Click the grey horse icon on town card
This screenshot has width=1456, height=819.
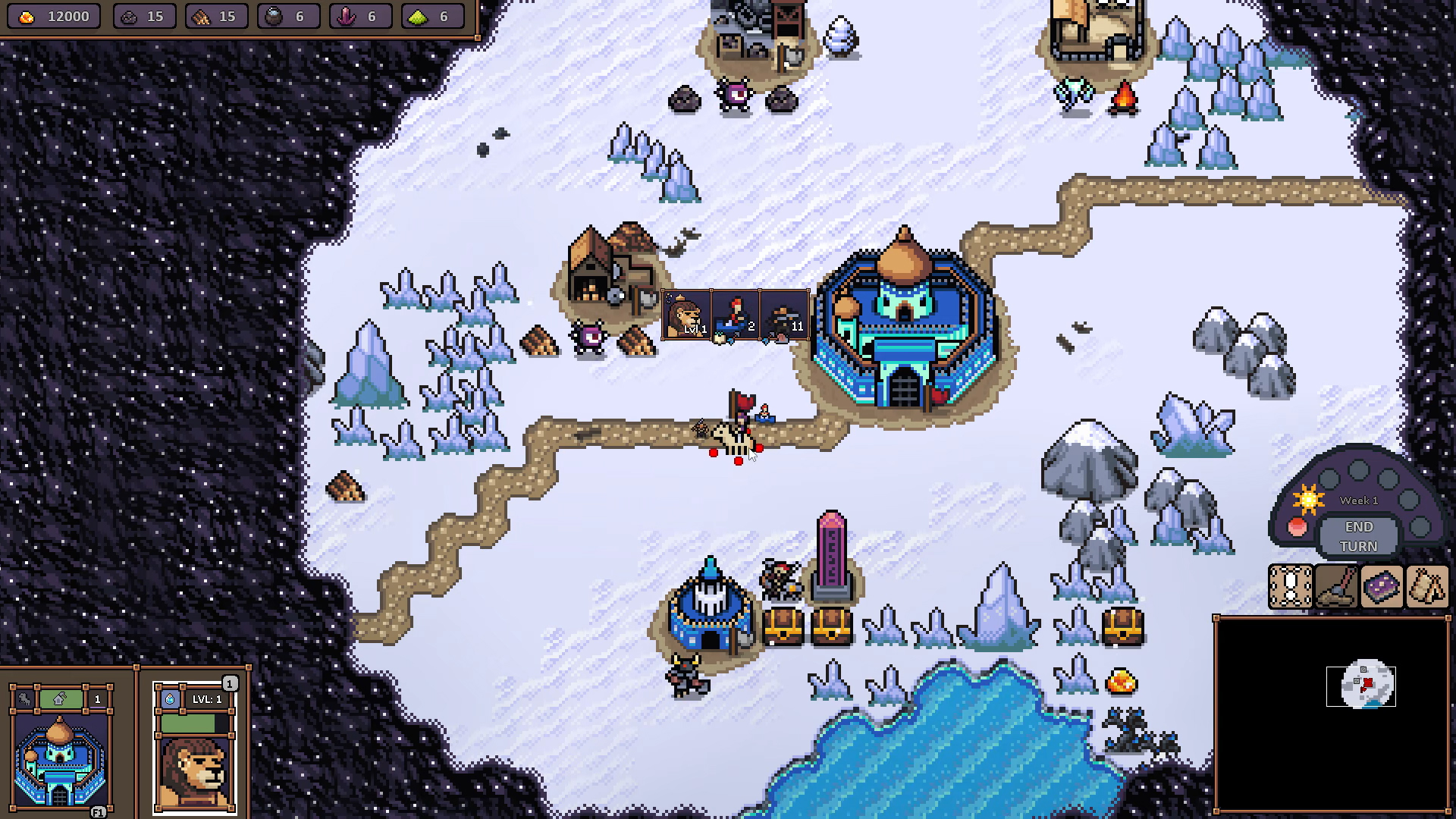(25, 698)
